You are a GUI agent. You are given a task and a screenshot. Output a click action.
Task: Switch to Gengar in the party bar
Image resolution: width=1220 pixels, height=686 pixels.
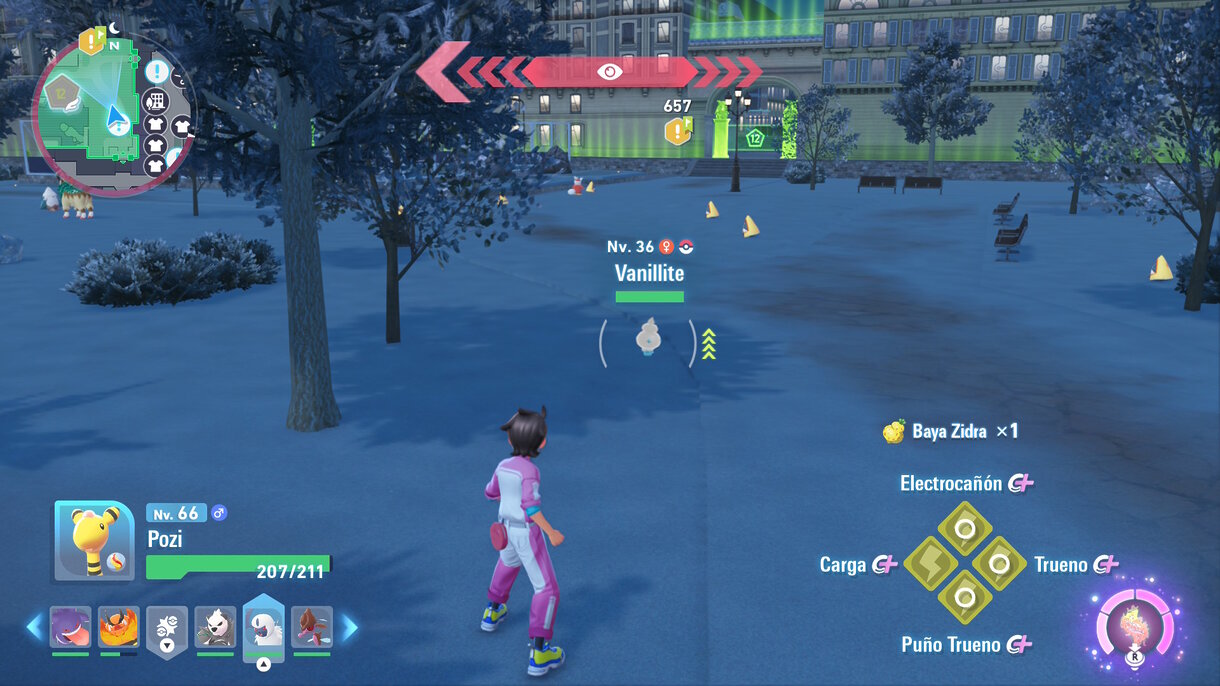(x=70, y=627)
